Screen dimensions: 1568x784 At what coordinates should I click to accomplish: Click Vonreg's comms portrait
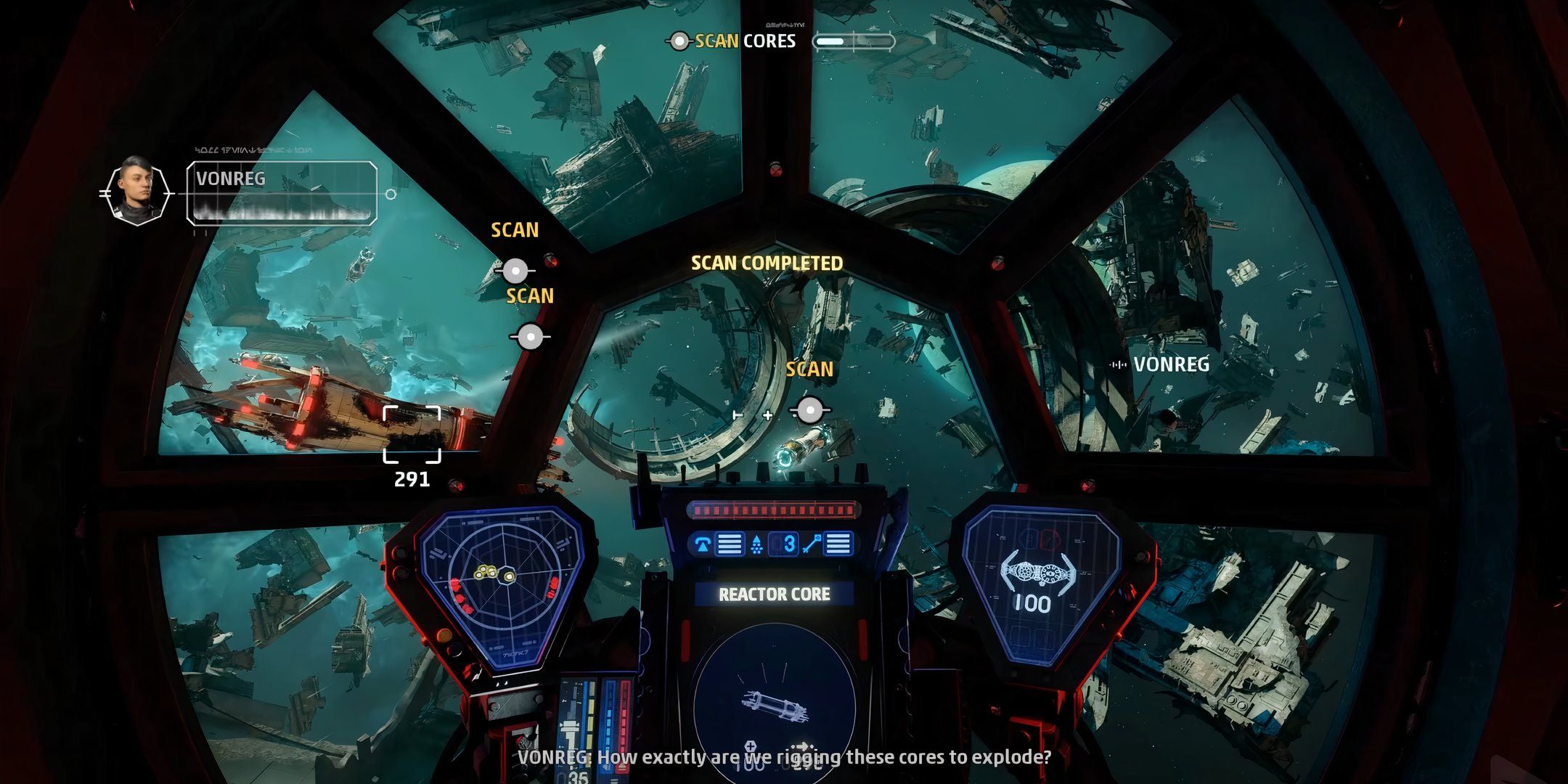pyautogui.click(x=136, y=191)
